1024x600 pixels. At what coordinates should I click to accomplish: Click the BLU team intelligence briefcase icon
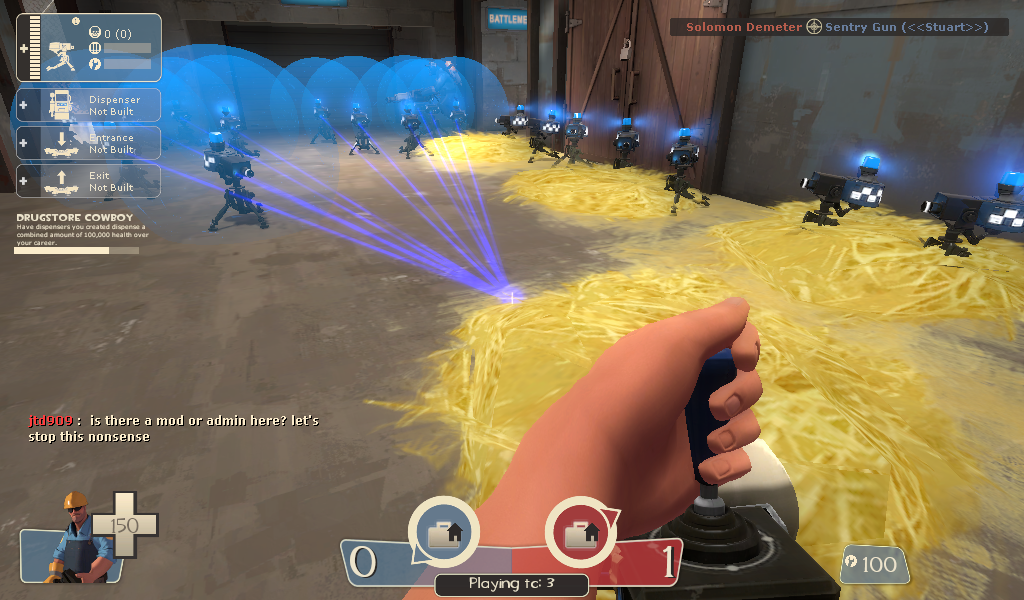tap(443, 533)
